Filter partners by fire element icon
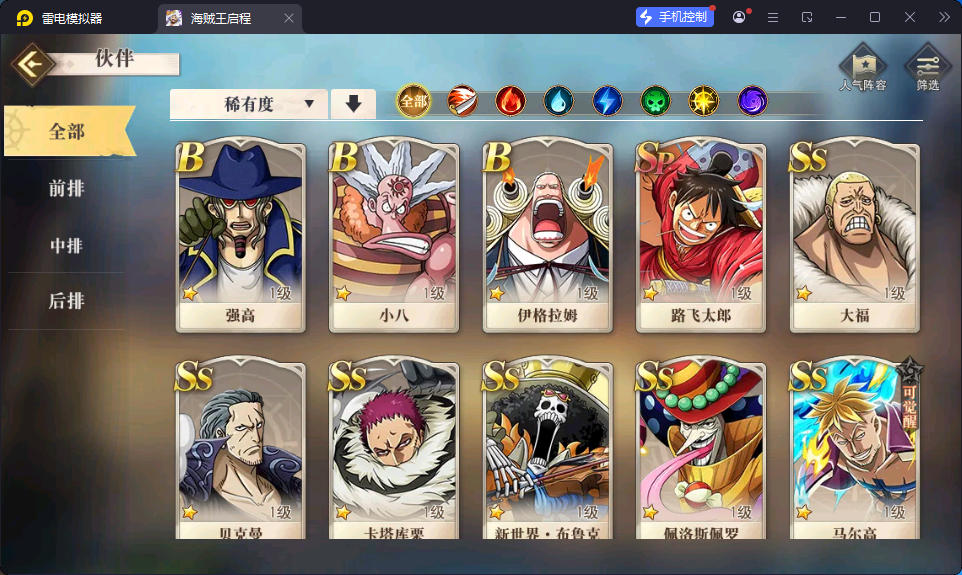The width and height of the screenshot is (962, 575). coord(510,101)
